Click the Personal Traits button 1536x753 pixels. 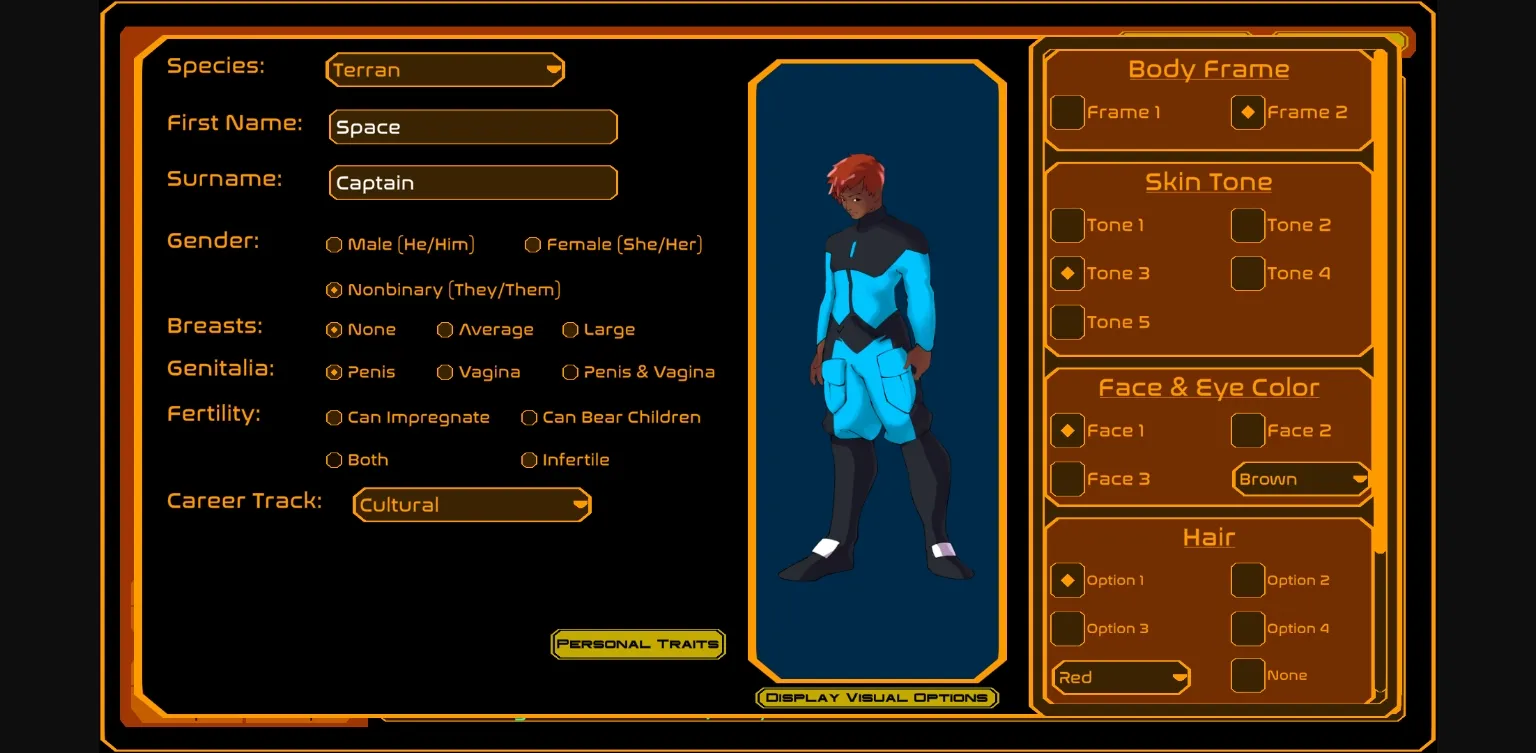point(638,644)
